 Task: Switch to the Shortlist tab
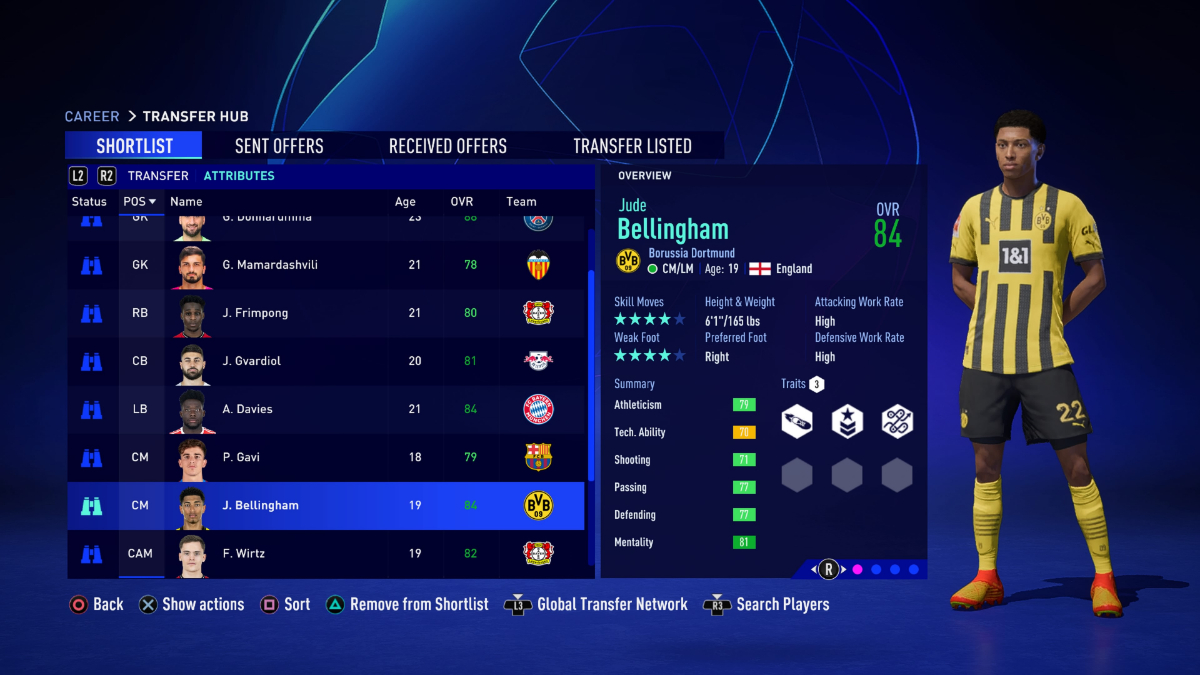click(134, 146)
